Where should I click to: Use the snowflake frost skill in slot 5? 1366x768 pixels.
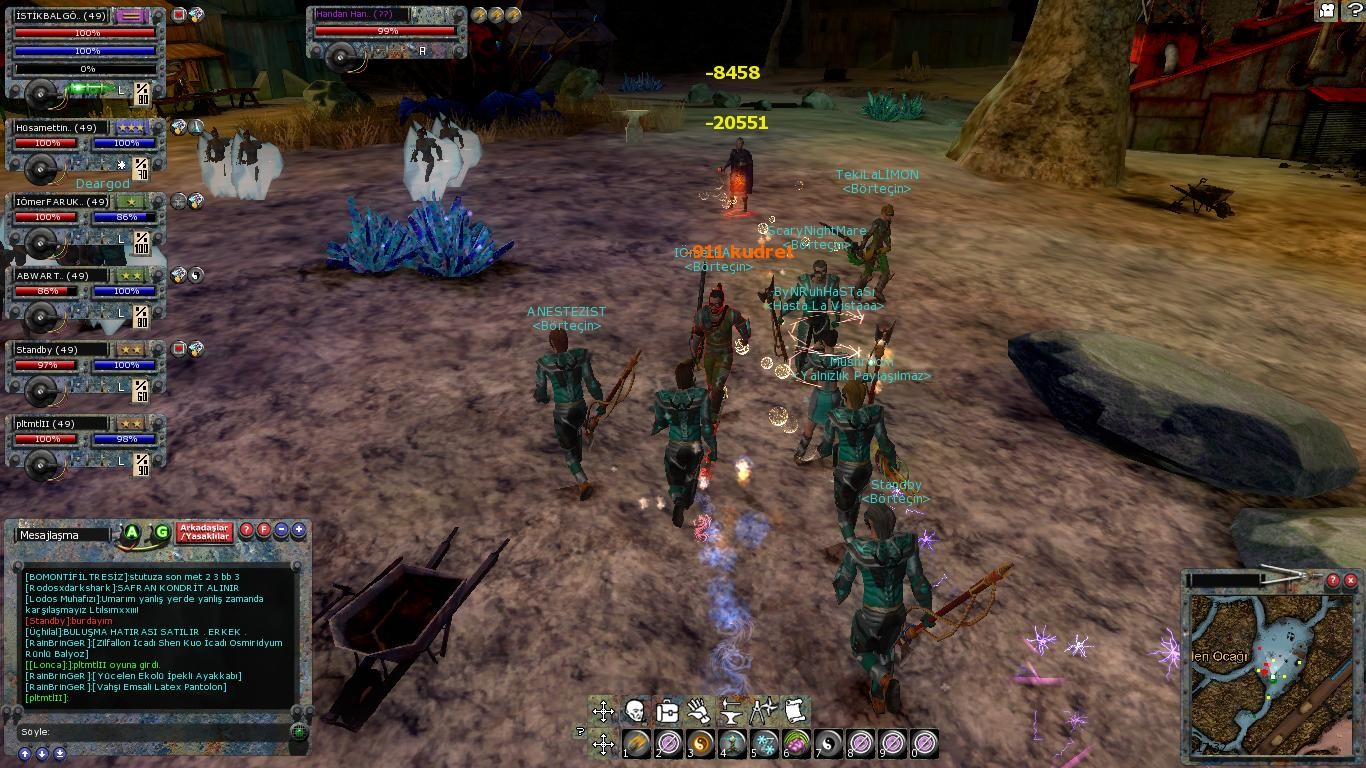(x=764, y=743)
